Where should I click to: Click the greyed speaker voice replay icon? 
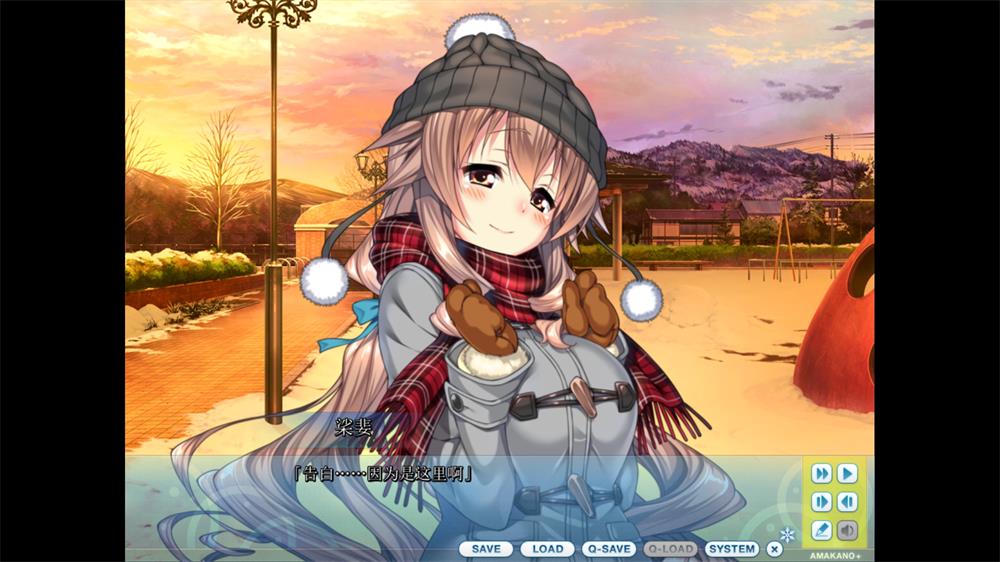click(x=847, y=530)
